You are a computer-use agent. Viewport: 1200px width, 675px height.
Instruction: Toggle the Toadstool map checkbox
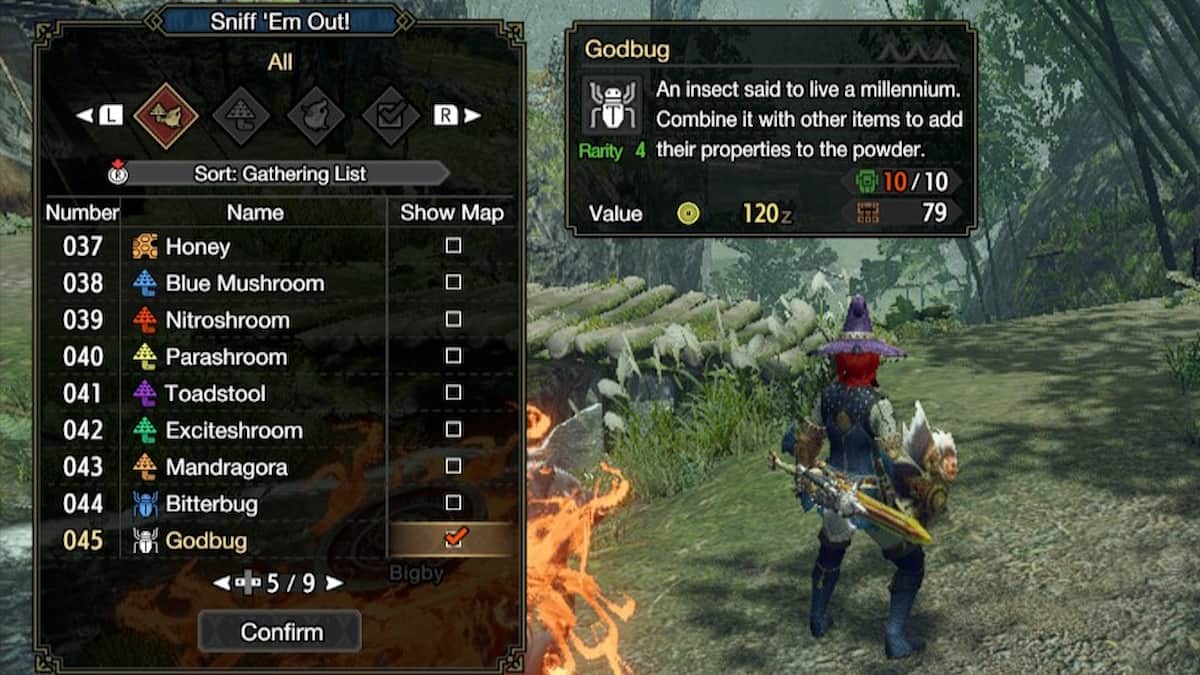point(453,393)
